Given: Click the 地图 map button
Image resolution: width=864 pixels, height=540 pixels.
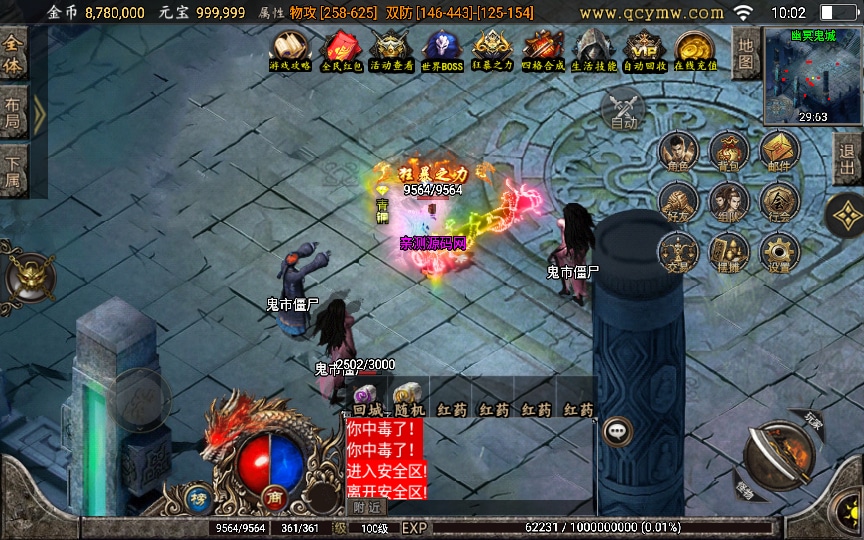Looking at the screenshot, I should click(745, 53).
